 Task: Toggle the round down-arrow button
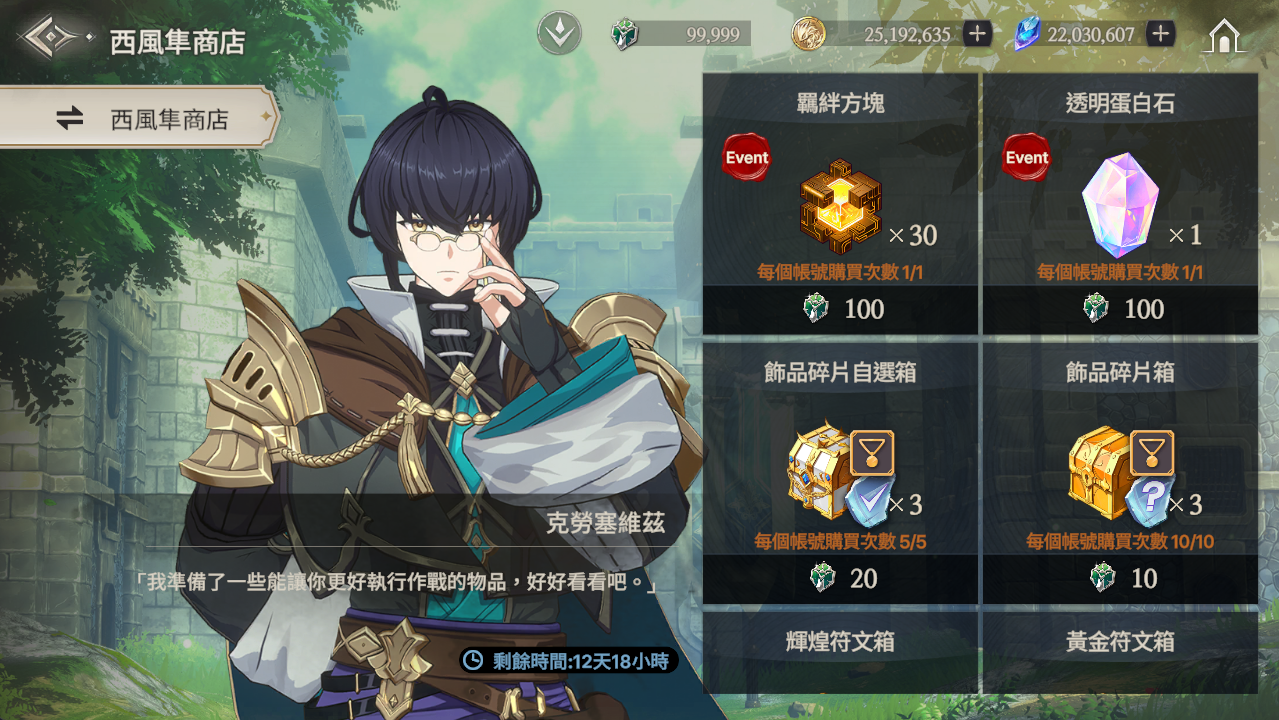click(559, 35)
